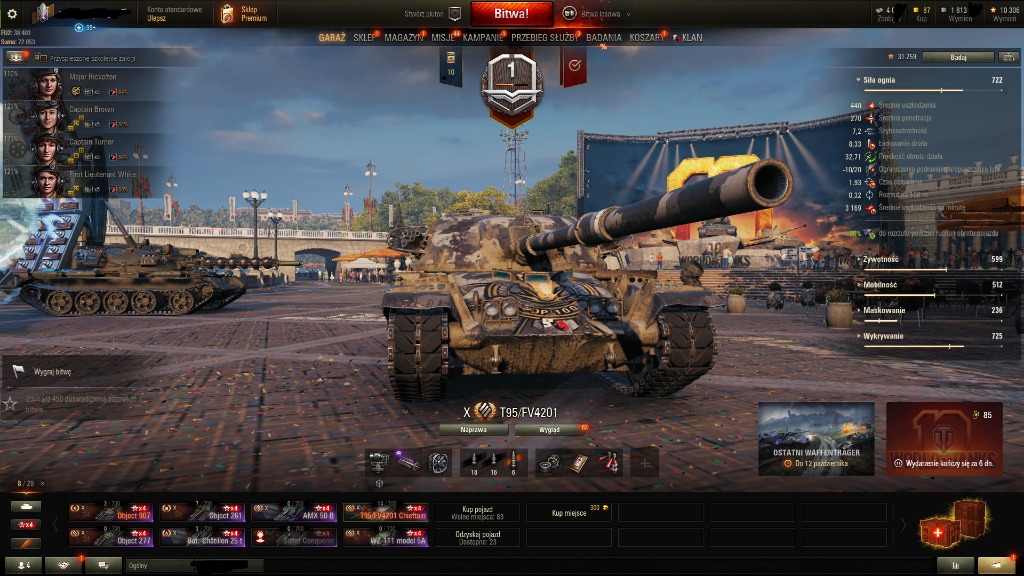The height and width of the screenshot is (576, 1024).
Task: Buy a garage slot via Kup miejsce
Action: click(570, 513)
